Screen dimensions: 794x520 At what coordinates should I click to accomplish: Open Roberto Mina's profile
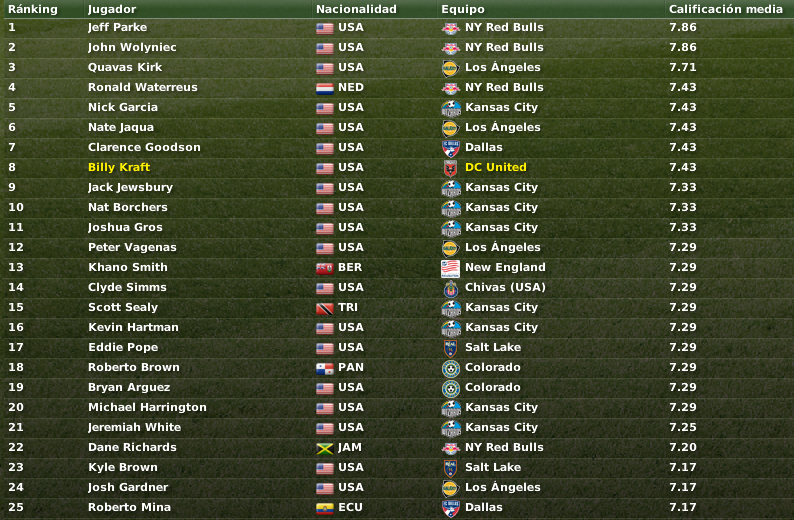point(129,507)
